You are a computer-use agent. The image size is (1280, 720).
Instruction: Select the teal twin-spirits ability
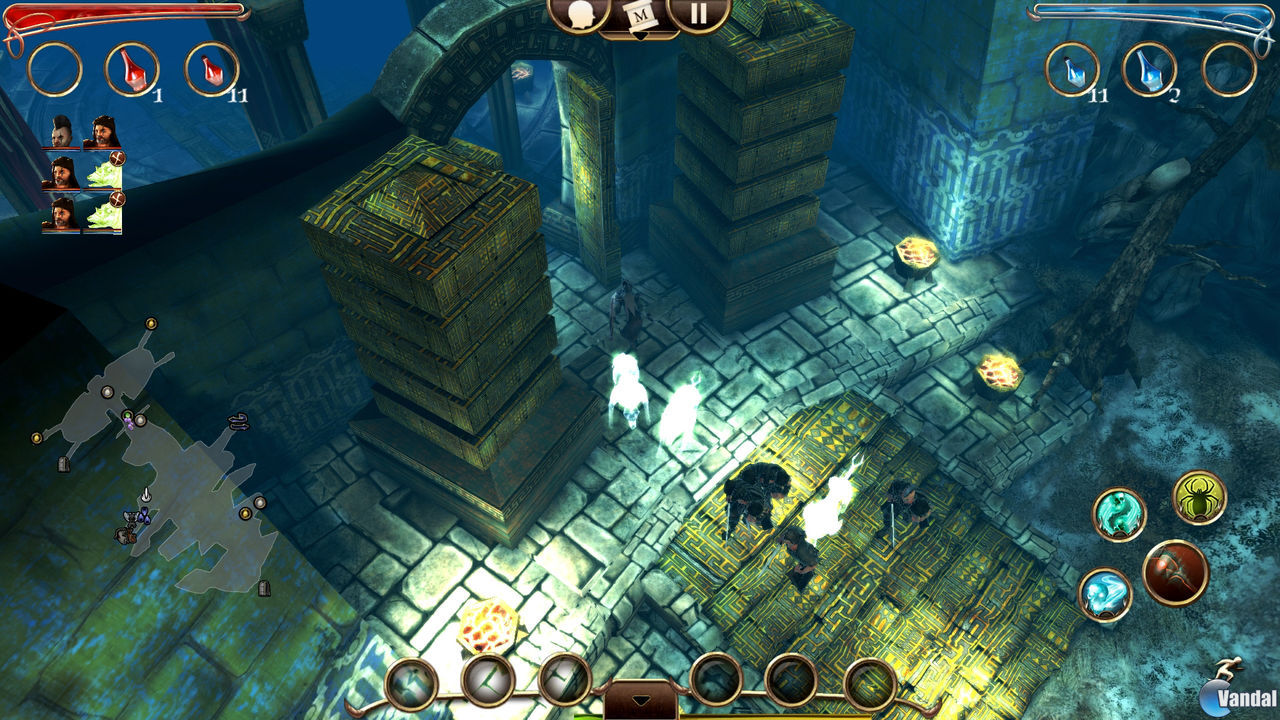[1117, 512]
